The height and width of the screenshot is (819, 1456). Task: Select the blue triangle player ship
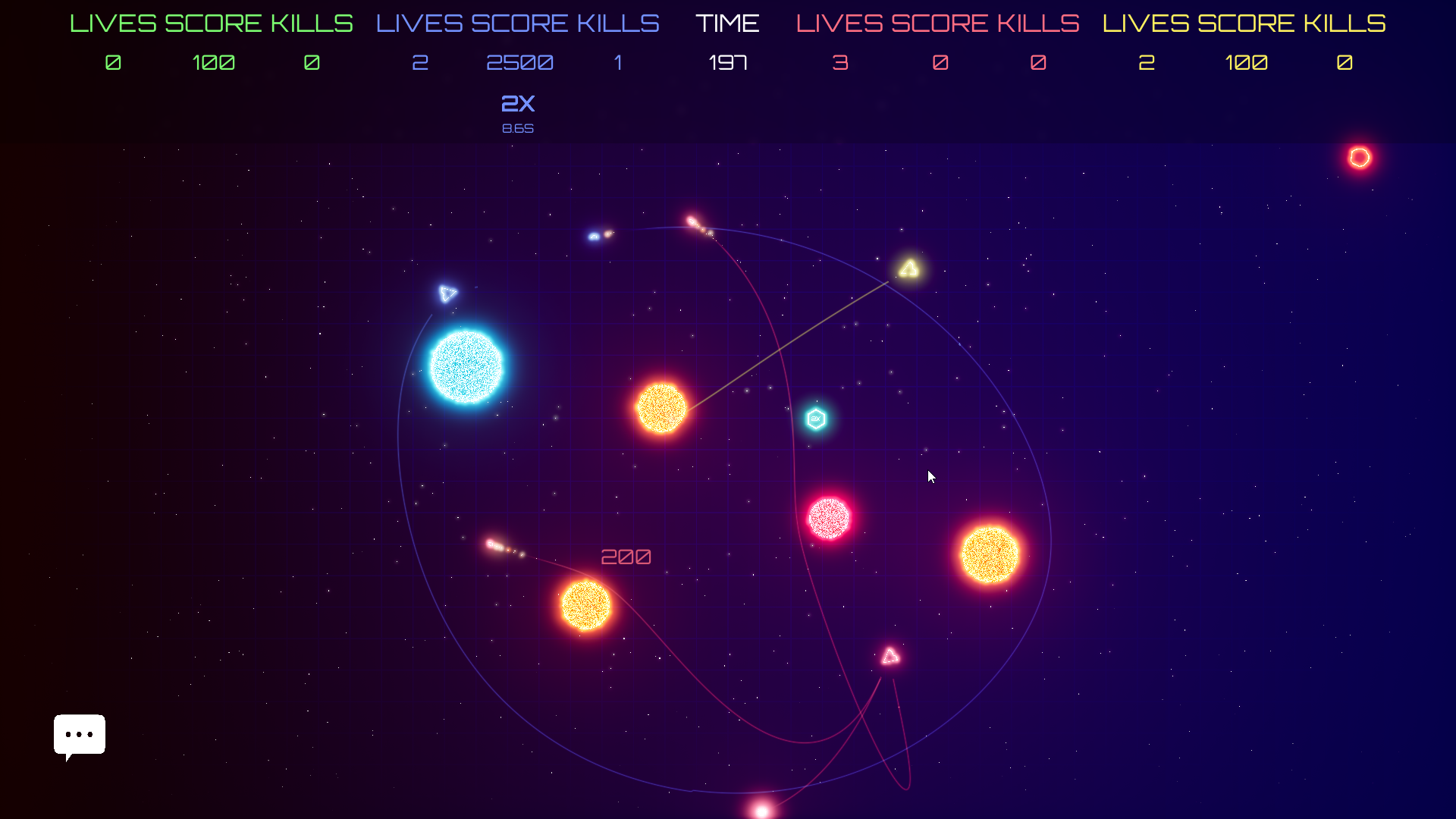coord(447,292)
